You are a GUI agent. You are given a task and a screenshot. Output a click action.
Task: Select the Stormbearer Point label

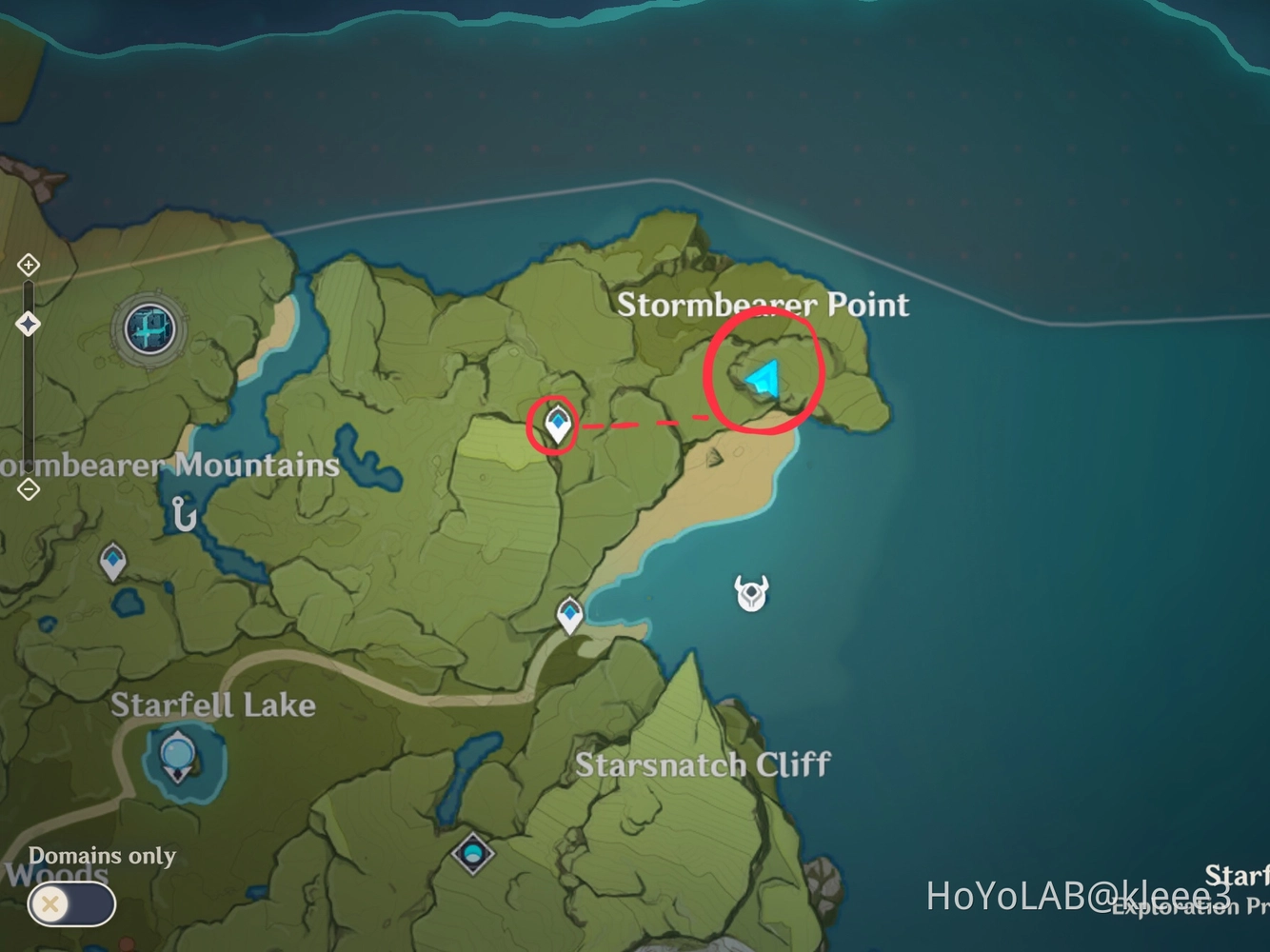pyautogui.click(x=764, y=306)
